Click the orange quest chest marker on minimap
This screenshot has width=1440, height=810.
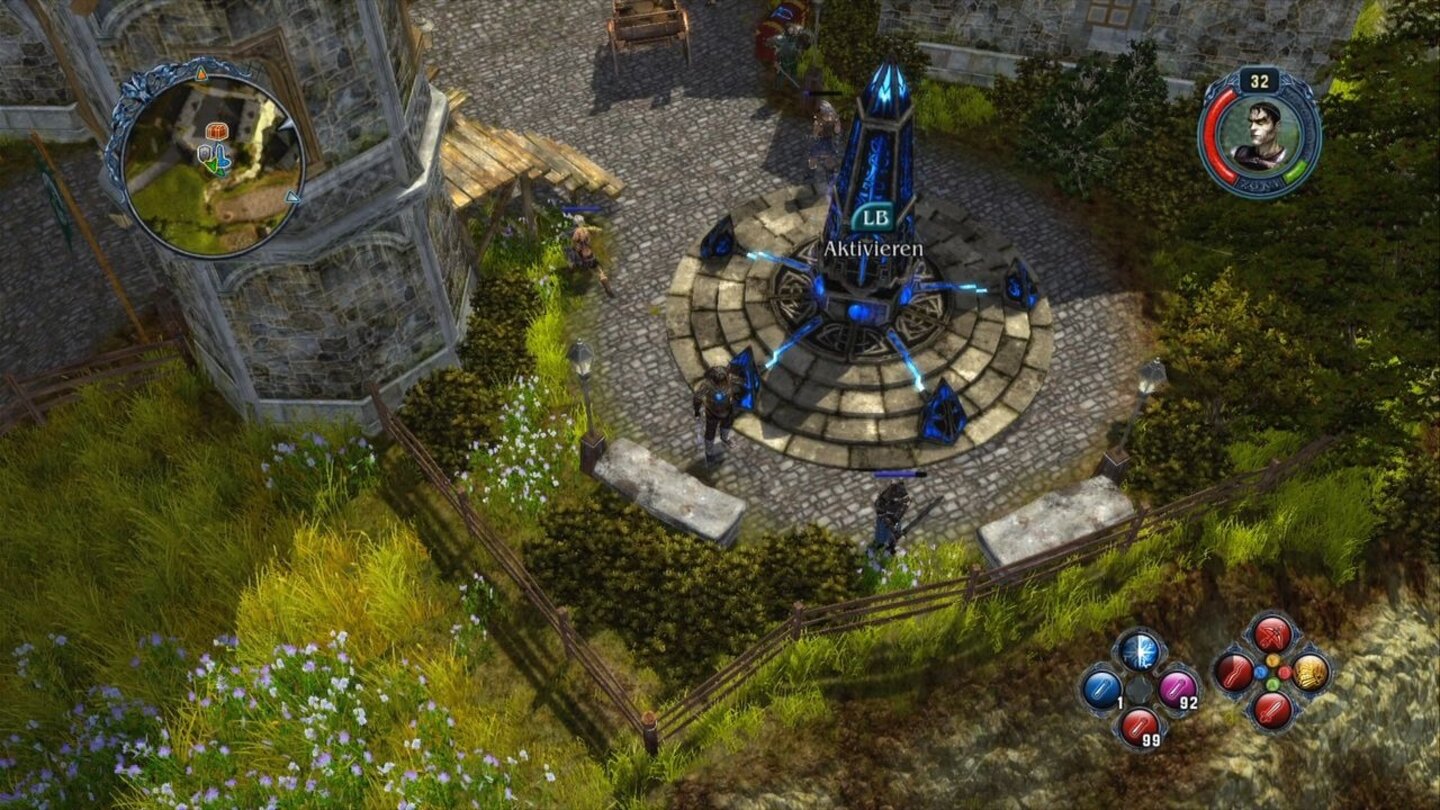[x=218, y=132]
